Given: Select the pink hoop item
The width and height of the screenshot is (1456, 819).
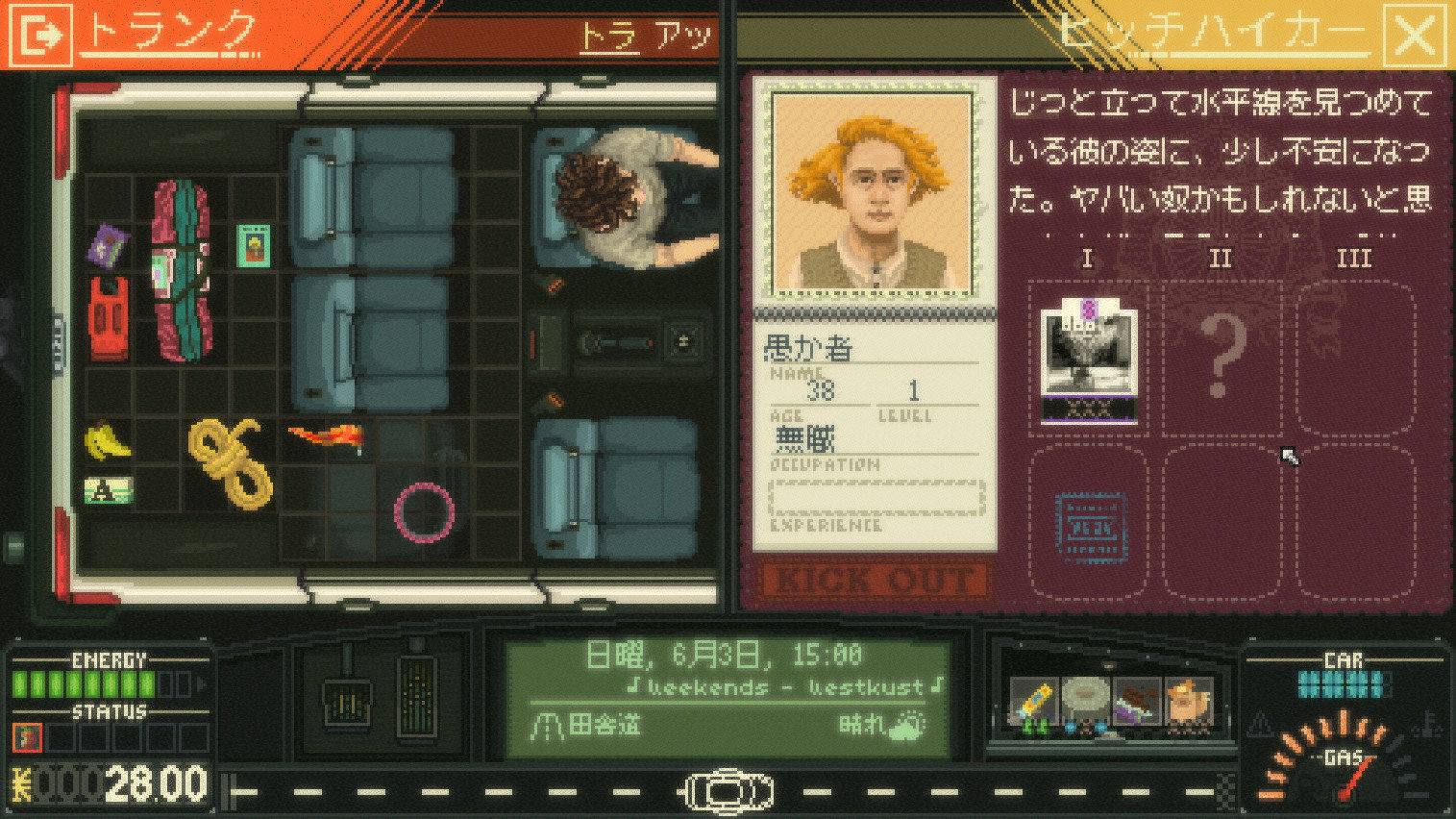Looking at the screenshot, I should point(424,511).
